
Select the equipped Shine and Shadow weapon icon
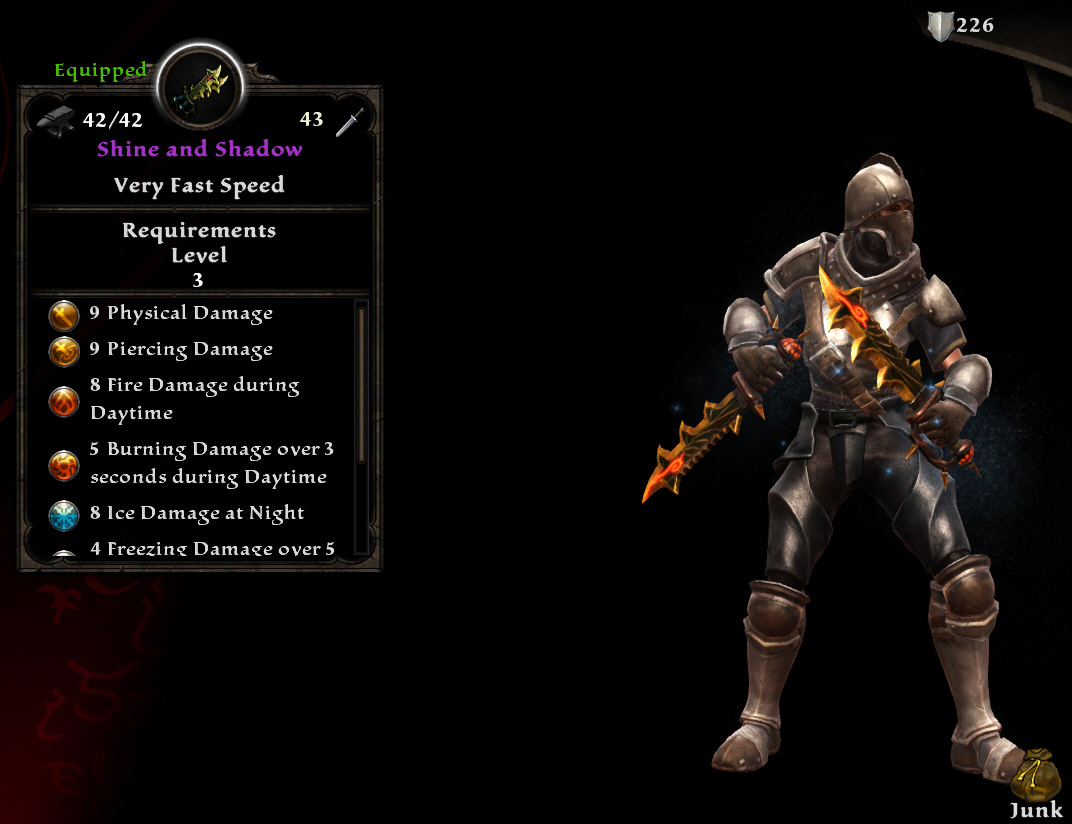pos(197,88)
